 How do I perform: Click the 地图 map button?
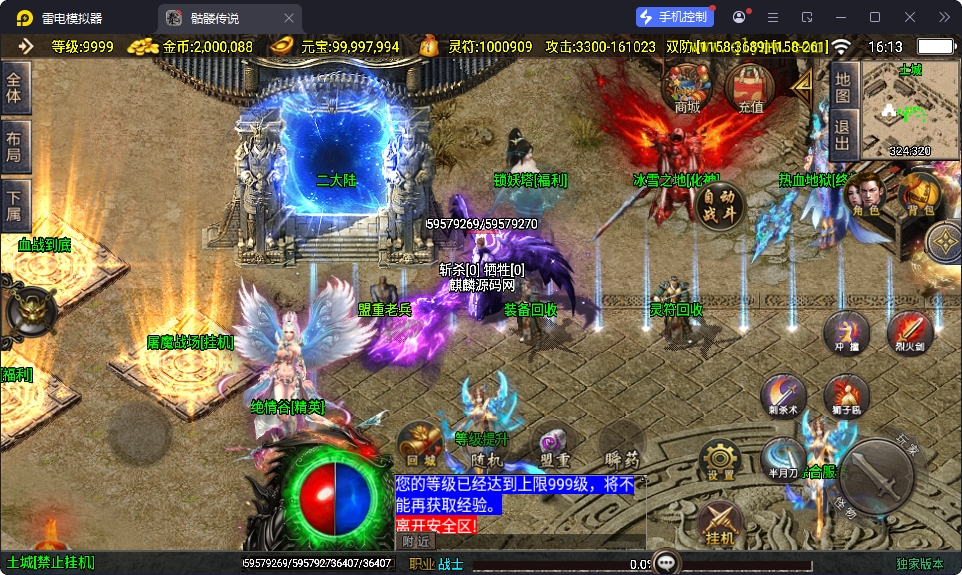point(843,87)
